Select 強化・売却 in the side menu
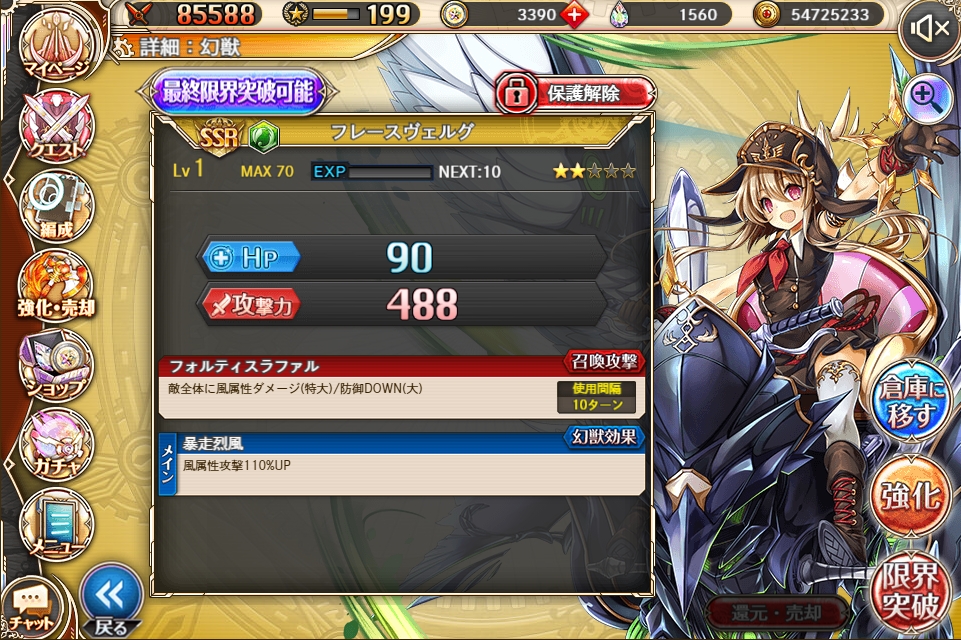 coord(56,287)
